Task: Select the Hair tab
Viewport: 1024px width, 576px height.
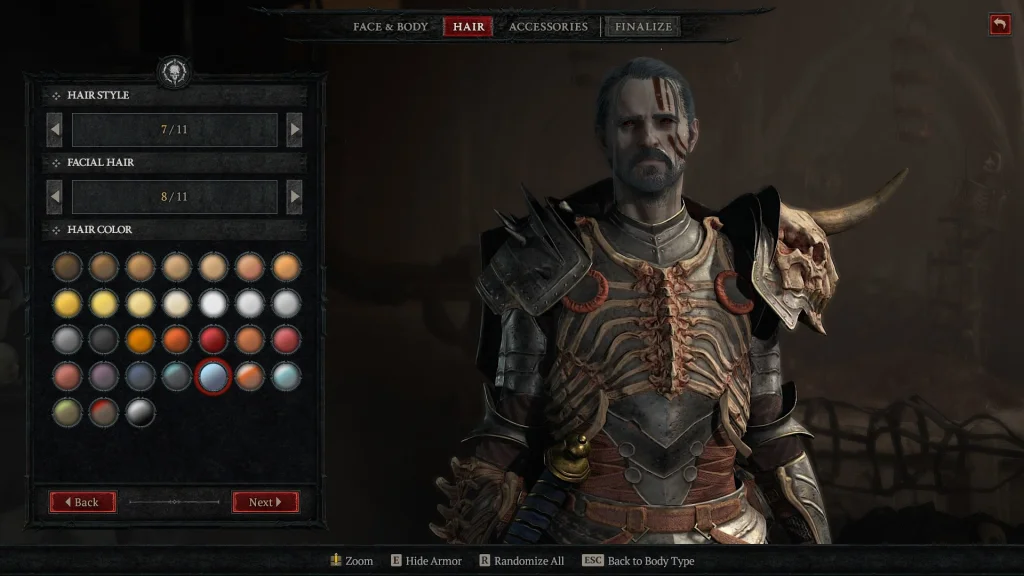Action: (468, 27)
